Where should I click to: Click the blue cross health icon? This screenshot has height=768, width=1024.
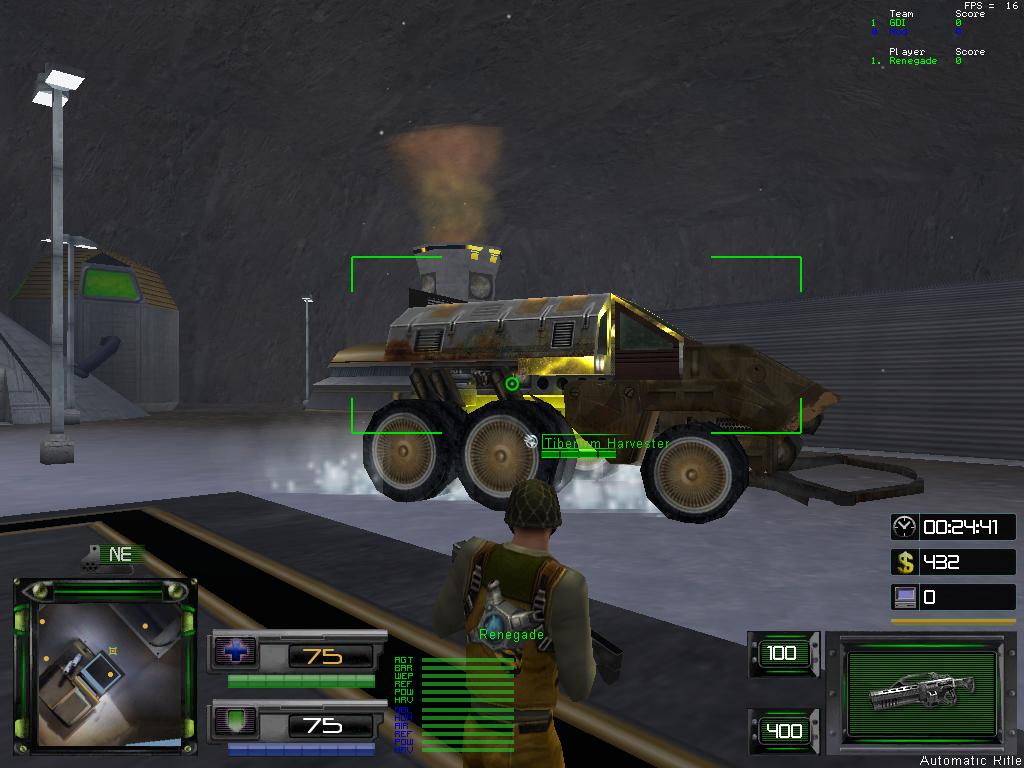point(236,653)
